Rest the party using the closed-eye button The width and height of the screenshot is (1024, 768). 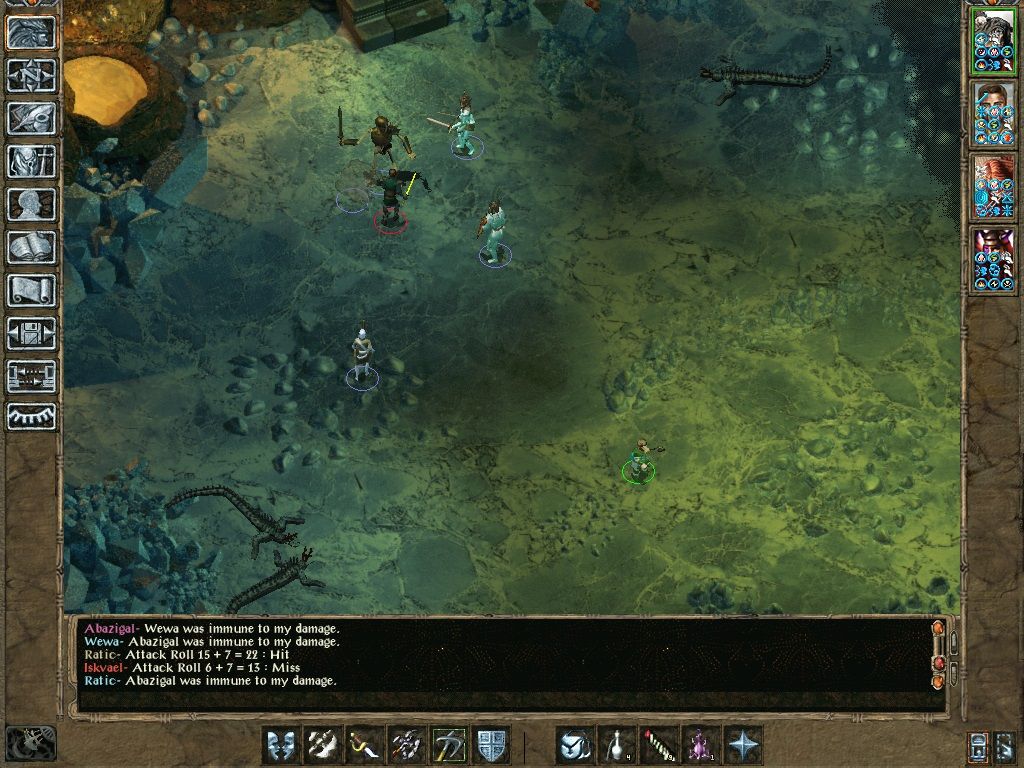pyautogui.click(x=31, y=417)
